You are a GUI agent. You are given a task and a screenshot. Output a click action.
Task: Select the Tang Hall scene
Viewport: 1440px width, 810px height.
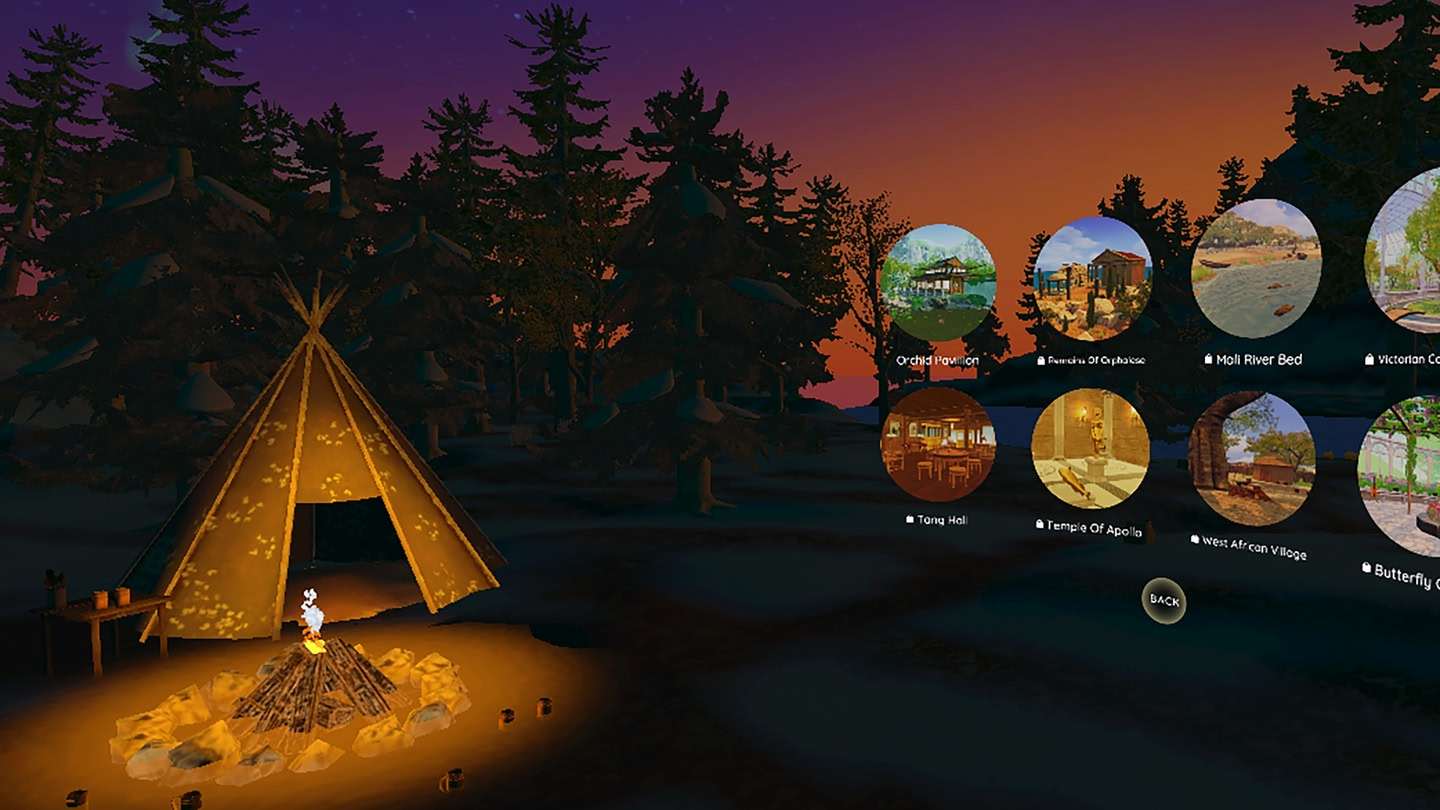pyautogui.click(x=938, y=445)
